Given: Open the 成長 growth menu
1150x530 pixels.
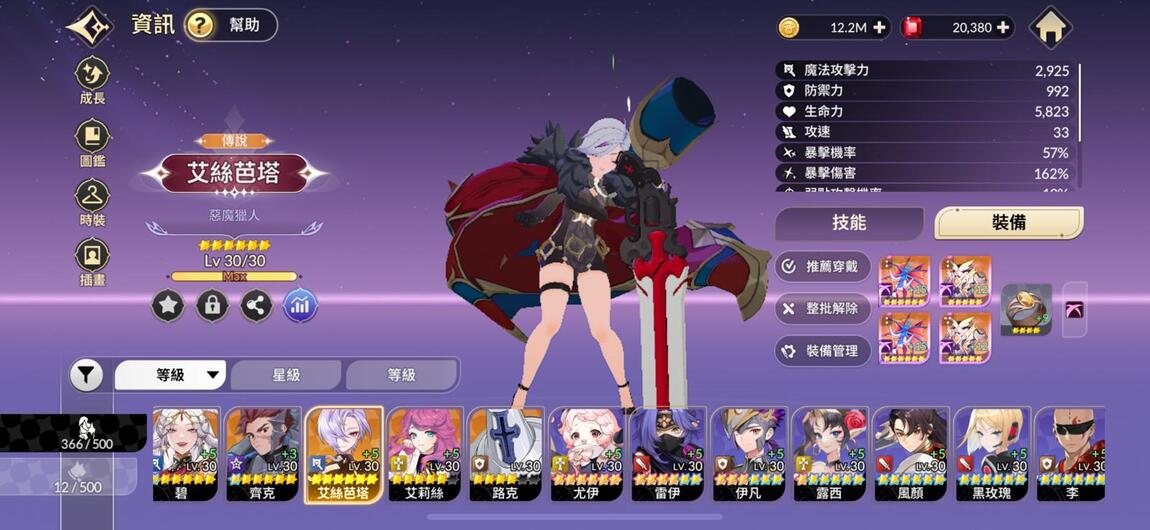Looking at the screenshot, I should click(92, 80).
